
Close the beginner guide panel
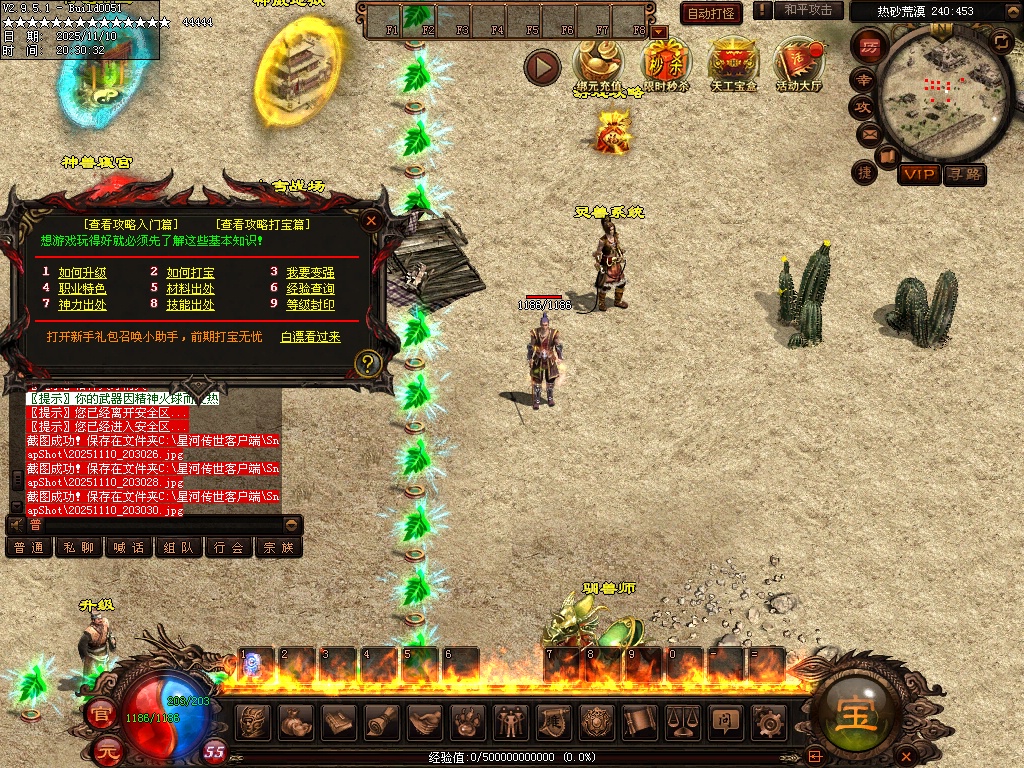tap(371, 221)
